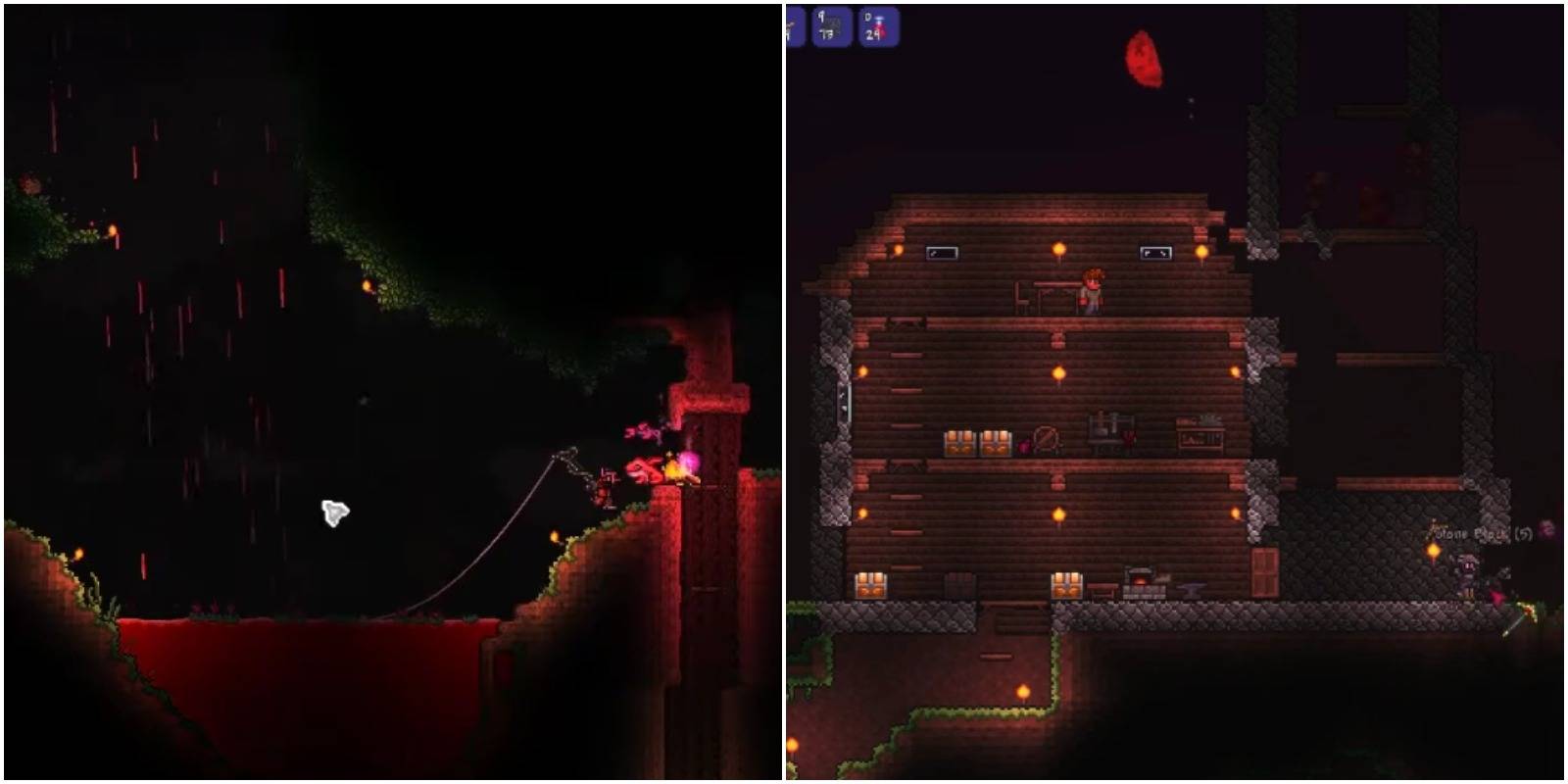Select the iron anvil crafting station
This screenshot has height=784, width=1568.
tap(1190, 588)
